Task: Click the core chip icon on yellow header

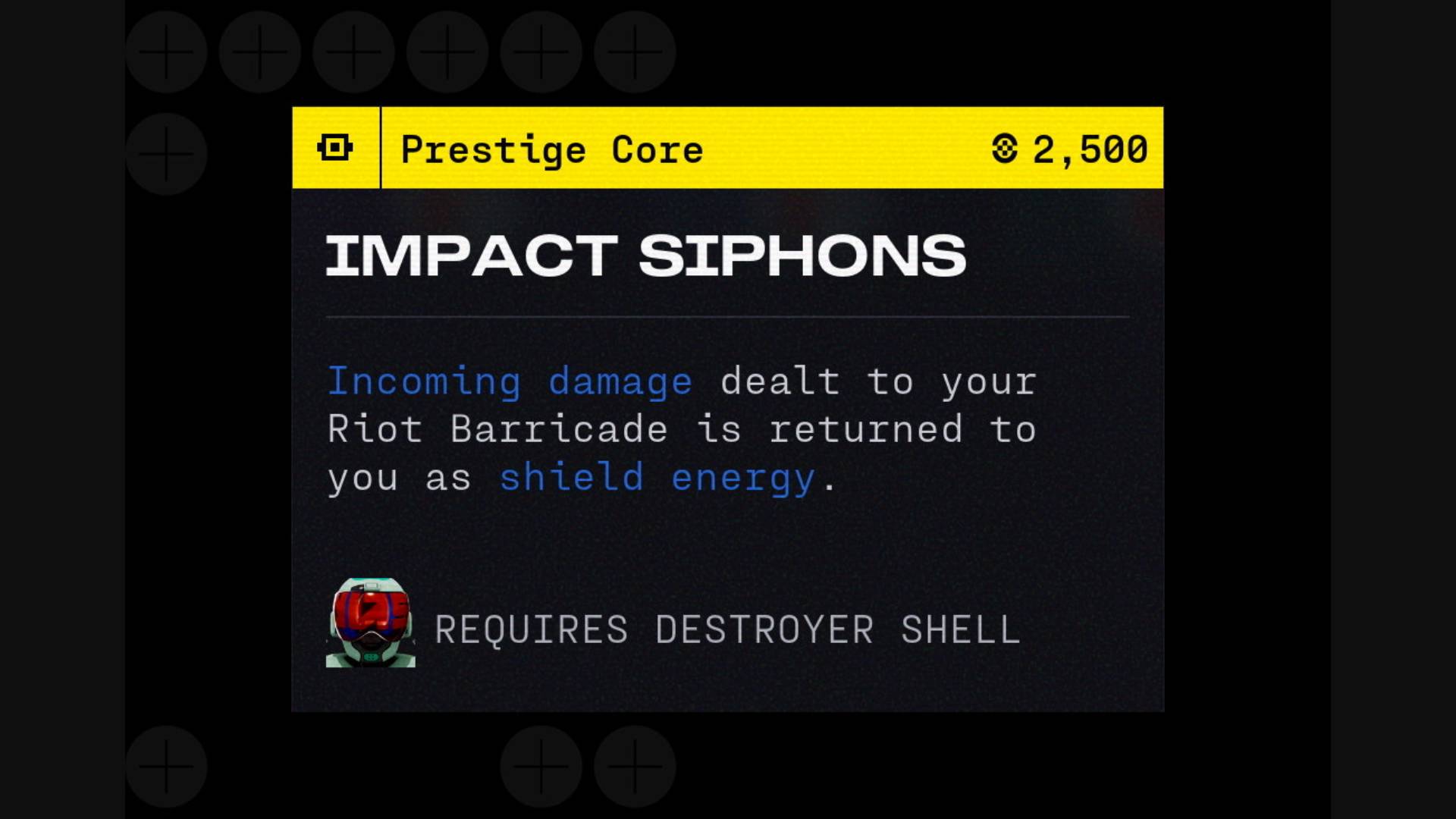Action: pos(336,149)
